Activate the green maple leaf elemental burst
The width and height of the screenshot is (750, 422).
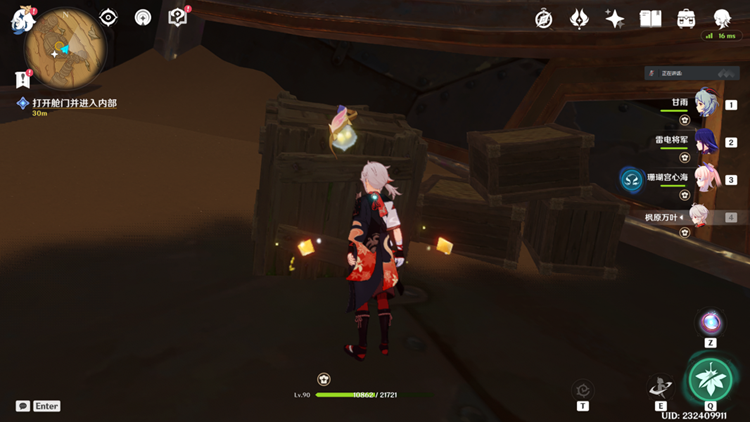(x=710, y=380)
